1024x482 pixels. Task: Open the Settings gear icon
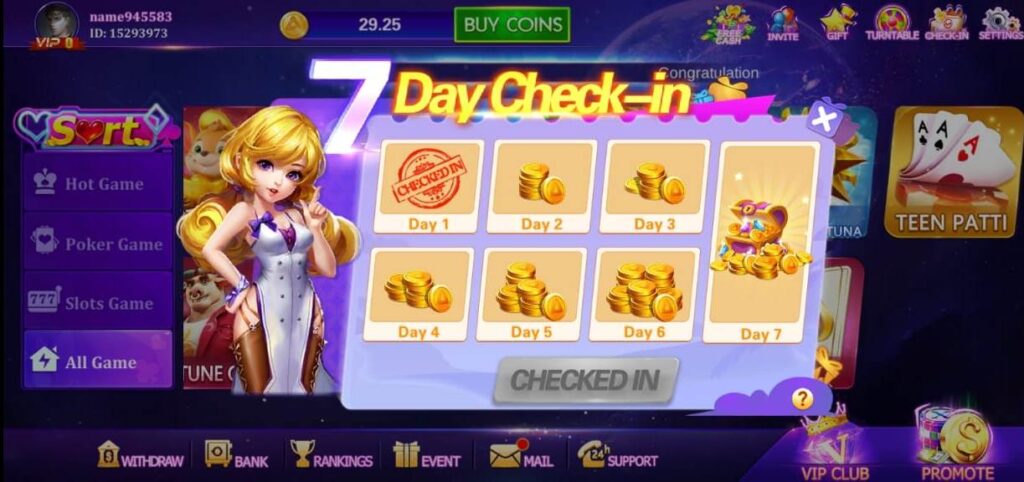click(x=1000, y=23)
